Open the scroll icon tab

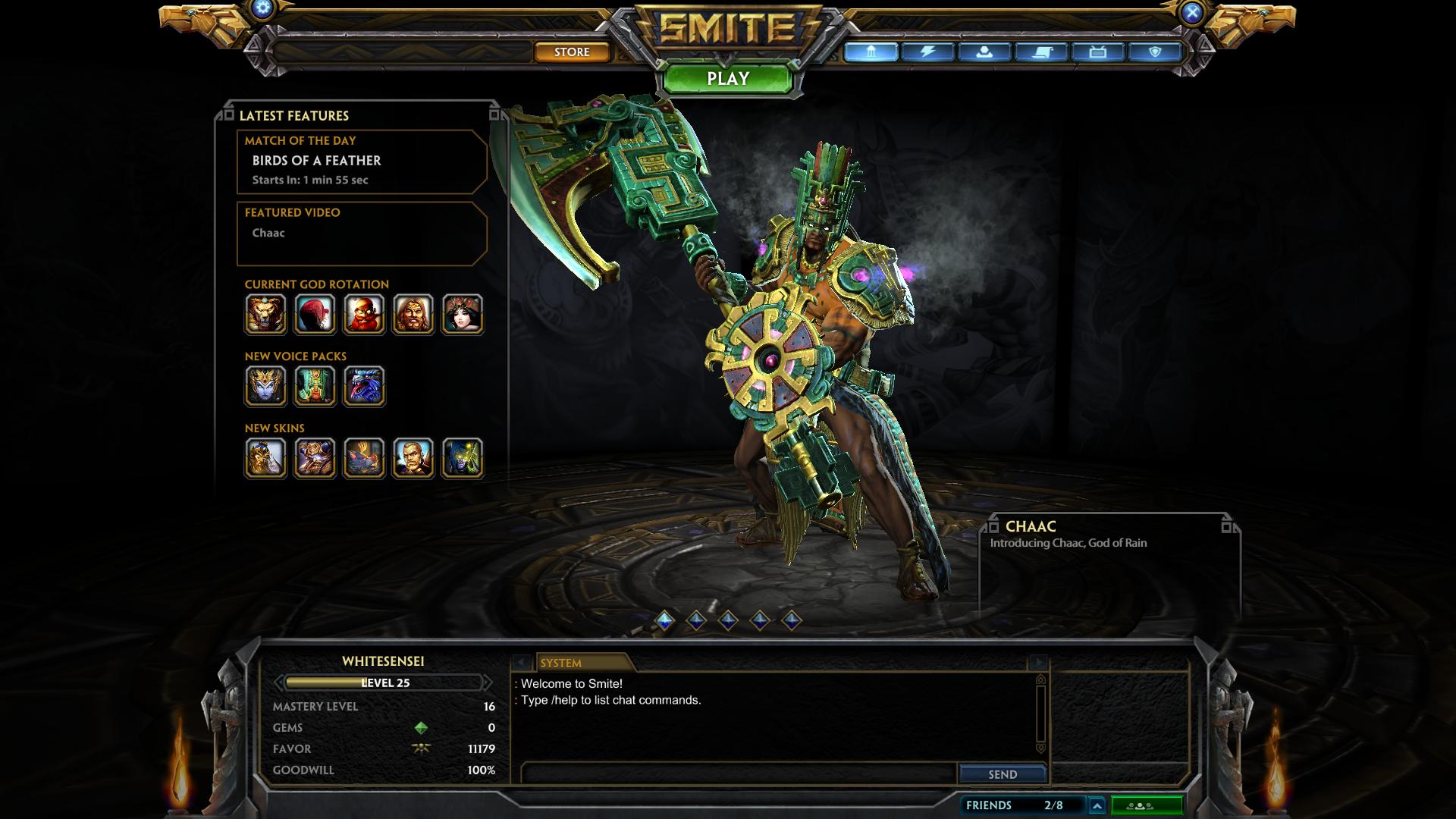coord(1041,52)
